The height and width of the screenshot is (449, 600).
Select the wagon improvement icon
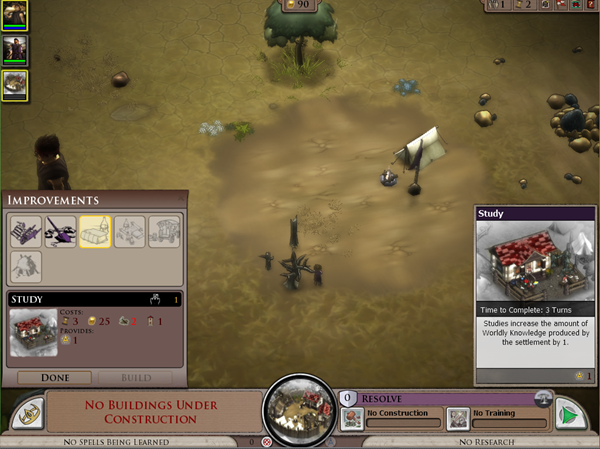pyautogui.click(x=164, y=232)
